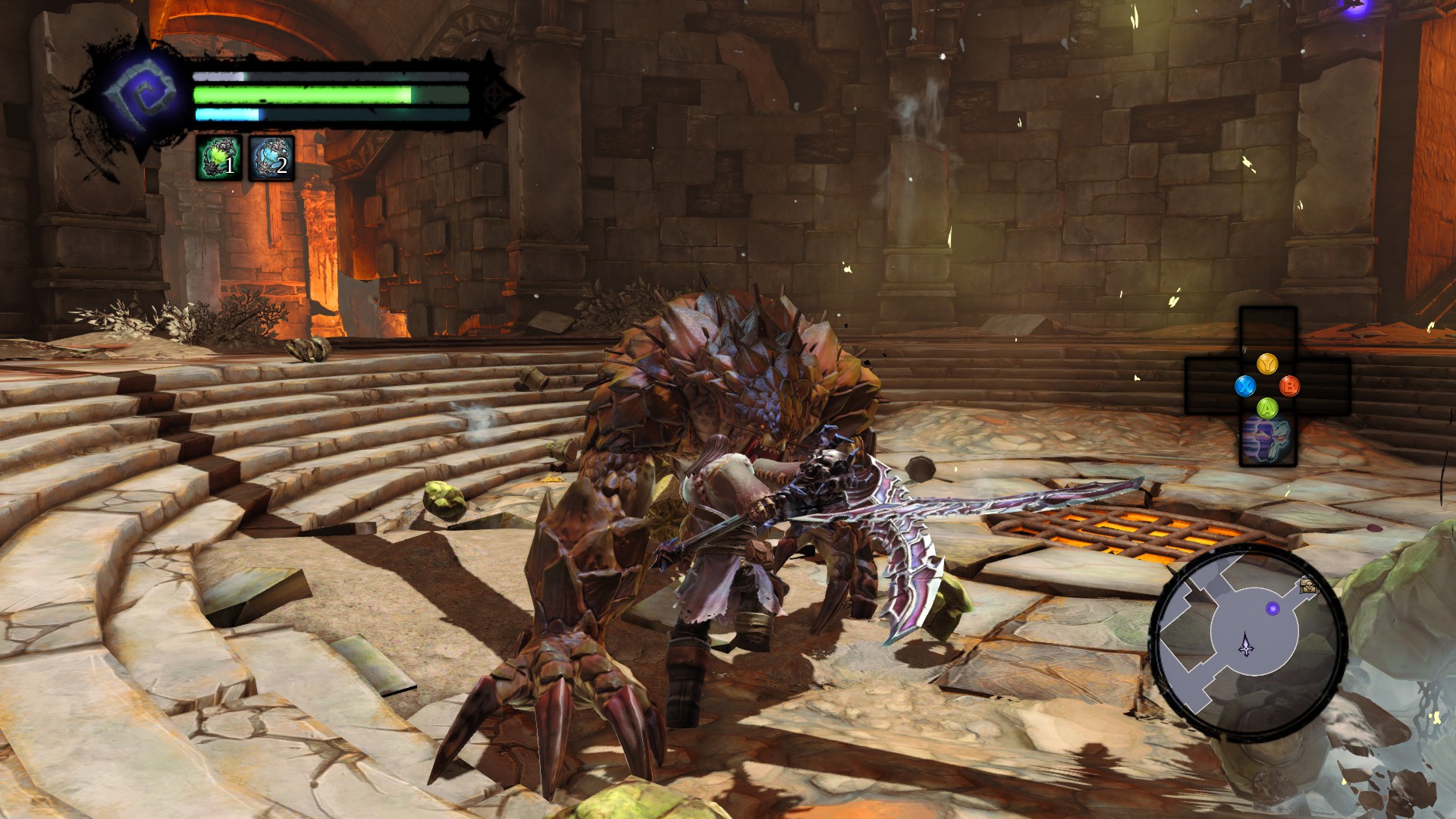Click the purple spiral Reaper emblem
The image size is (1456, 819).
tap(142, 93)
